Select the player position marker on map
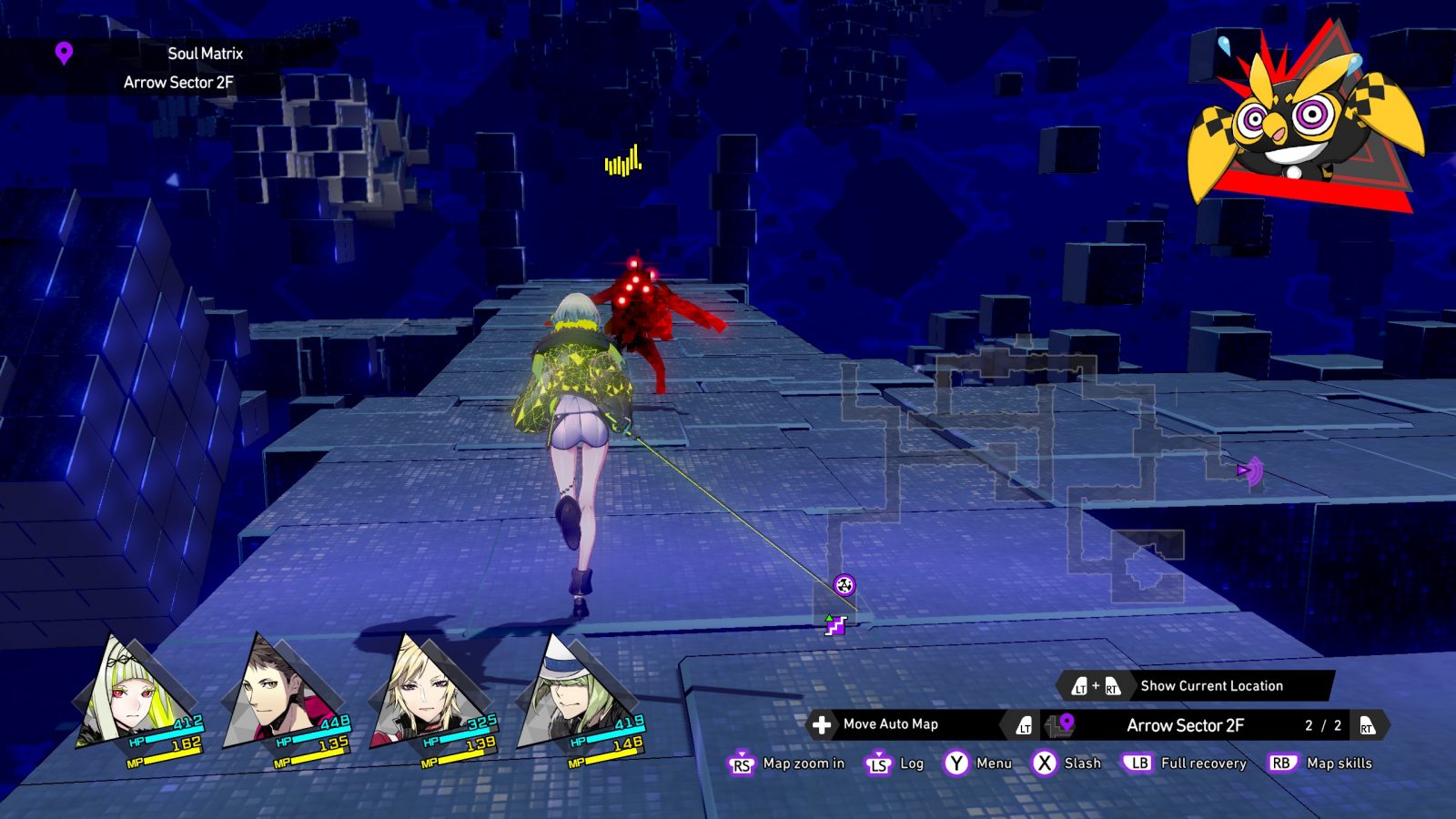 (x=844, y=584)
